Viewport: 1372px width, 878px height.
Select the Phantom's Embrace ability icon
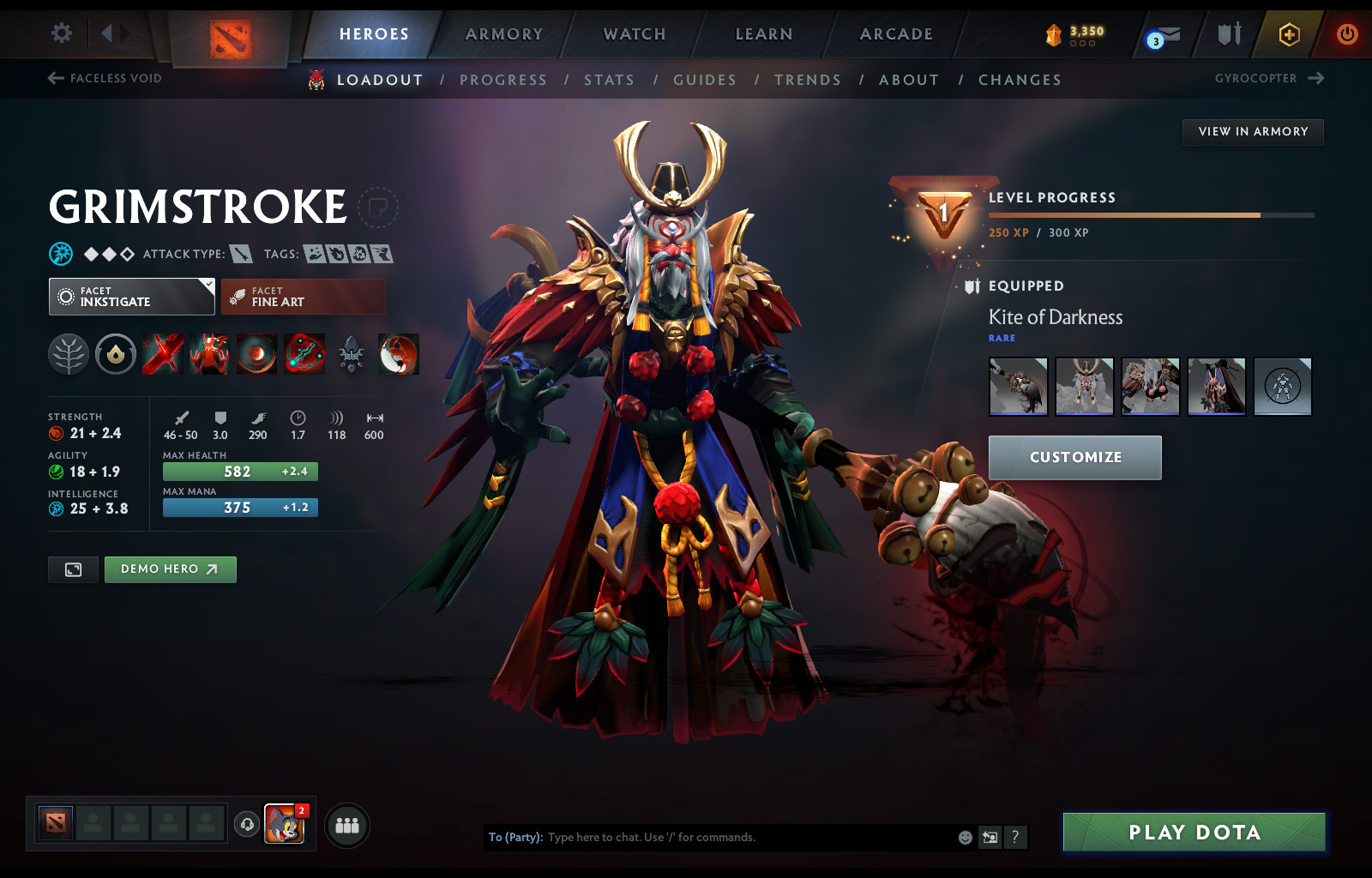click(x=210, y=354)
